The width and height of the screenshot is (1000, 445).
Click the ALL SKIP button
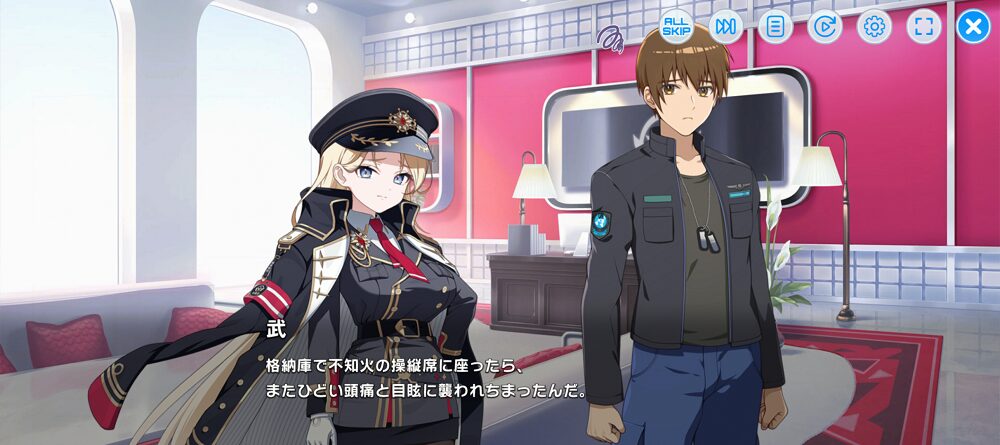677,26
